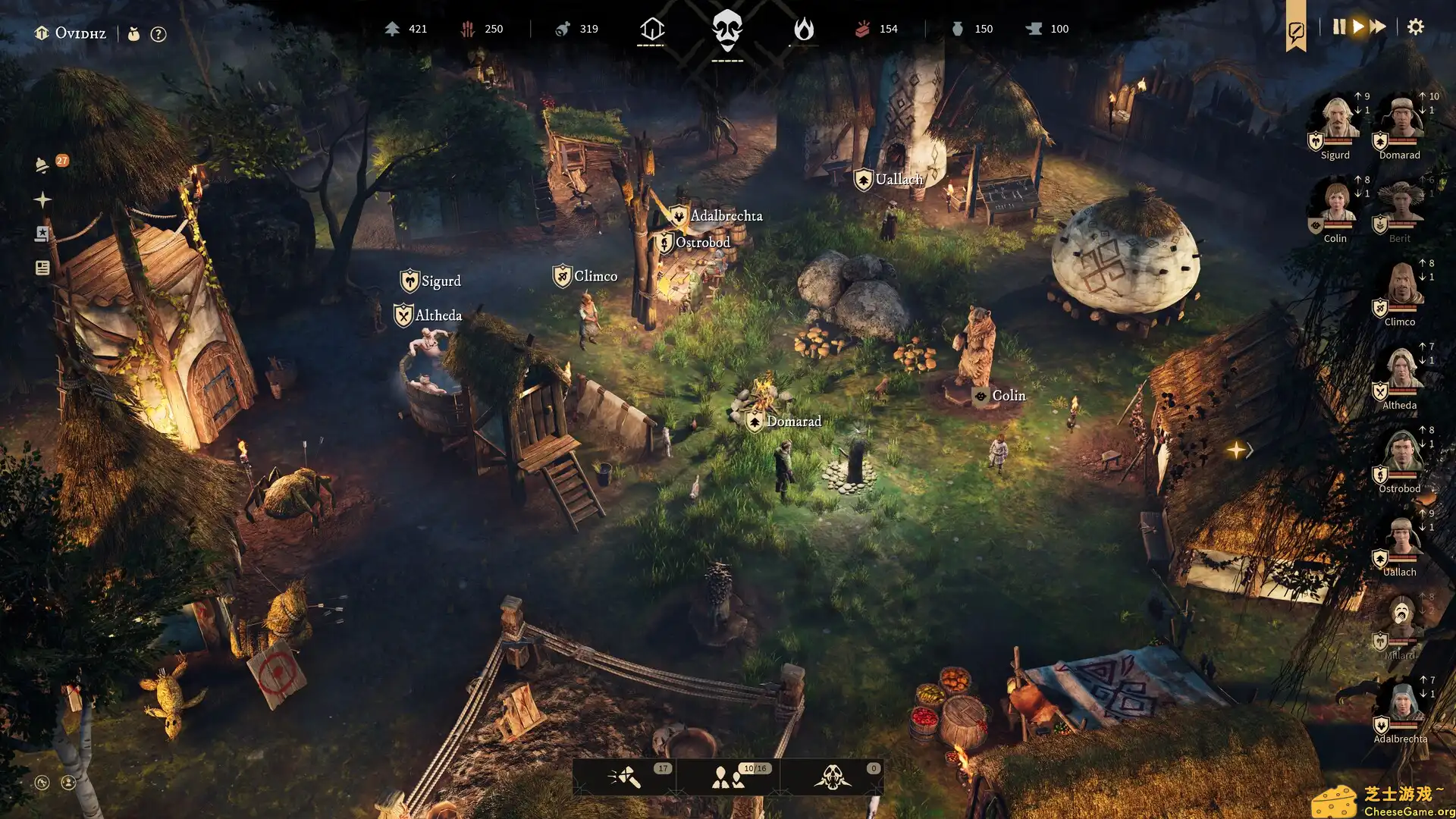
Task: Open the gear settings menu
Action: 1415,27
